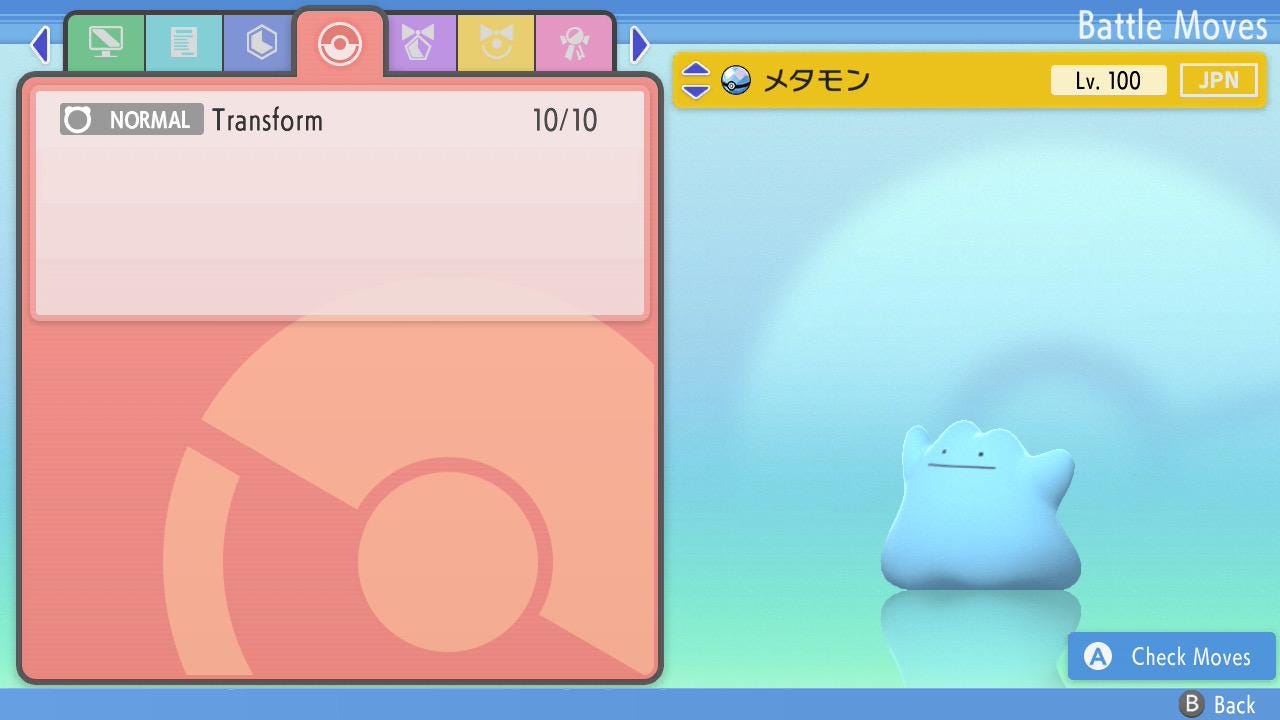Screen dimensions: 1280x720
Task: Click the upward arrow to view previous Pokémon
Action: click(694, 71)
